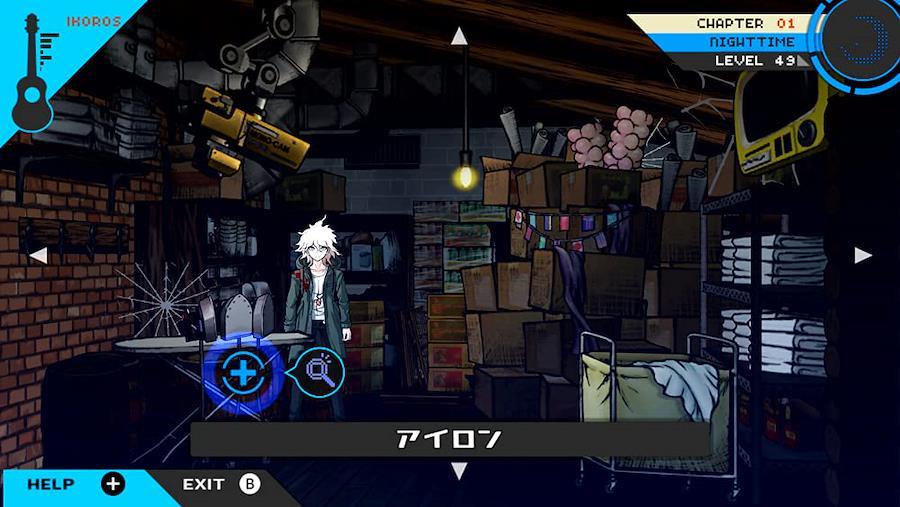Click the circular radar in the corner

861,38
